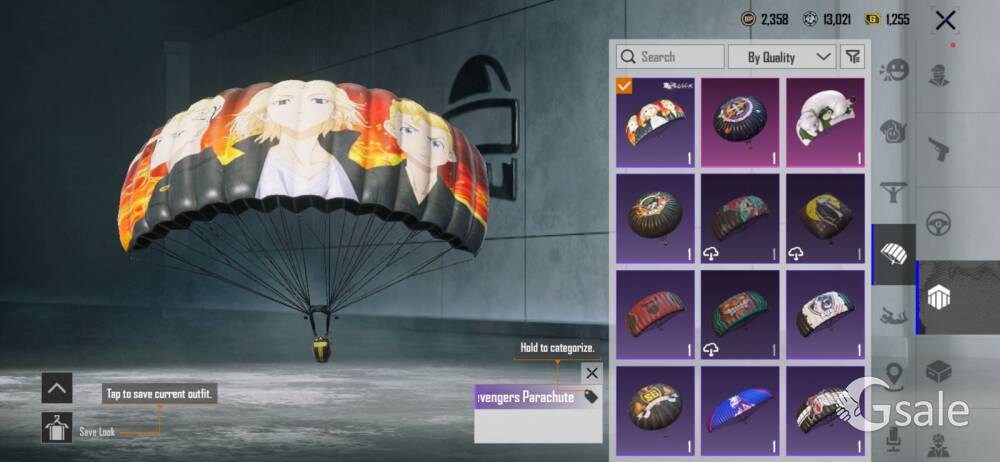Image resolution: width=1000 pixels, height=462 pixels.
Task: Open the By Quality sort dropdown
Action: 782,57
